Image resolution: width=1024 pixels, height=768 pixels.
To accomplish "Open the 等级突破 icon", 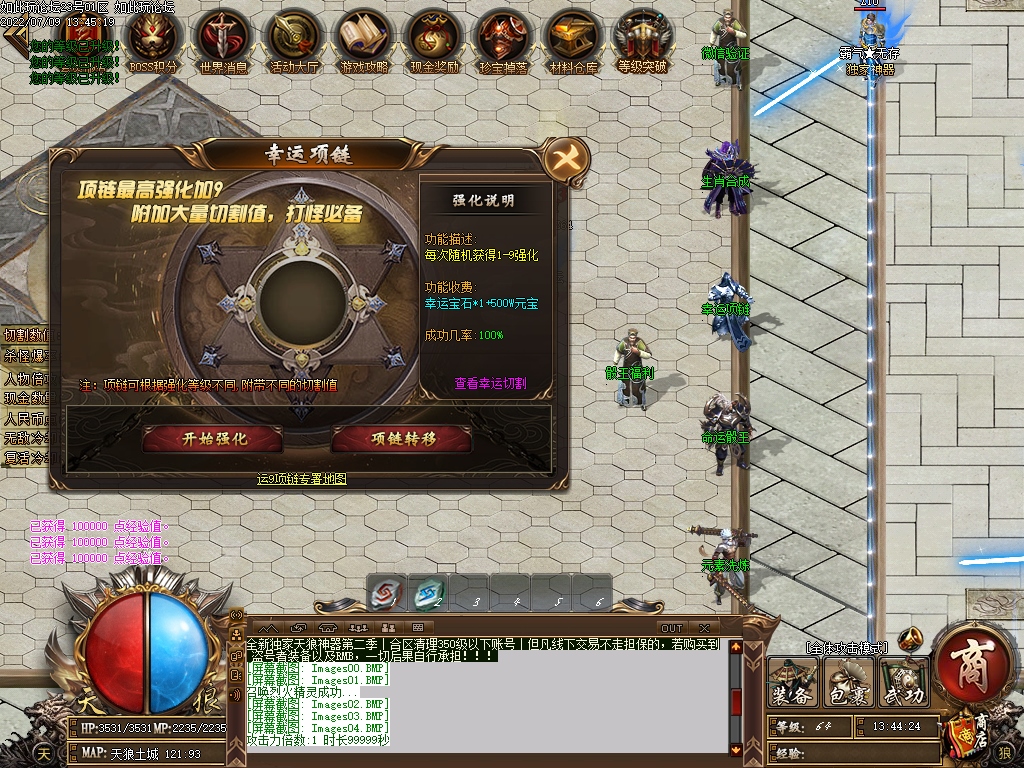I will click(642, 38).
